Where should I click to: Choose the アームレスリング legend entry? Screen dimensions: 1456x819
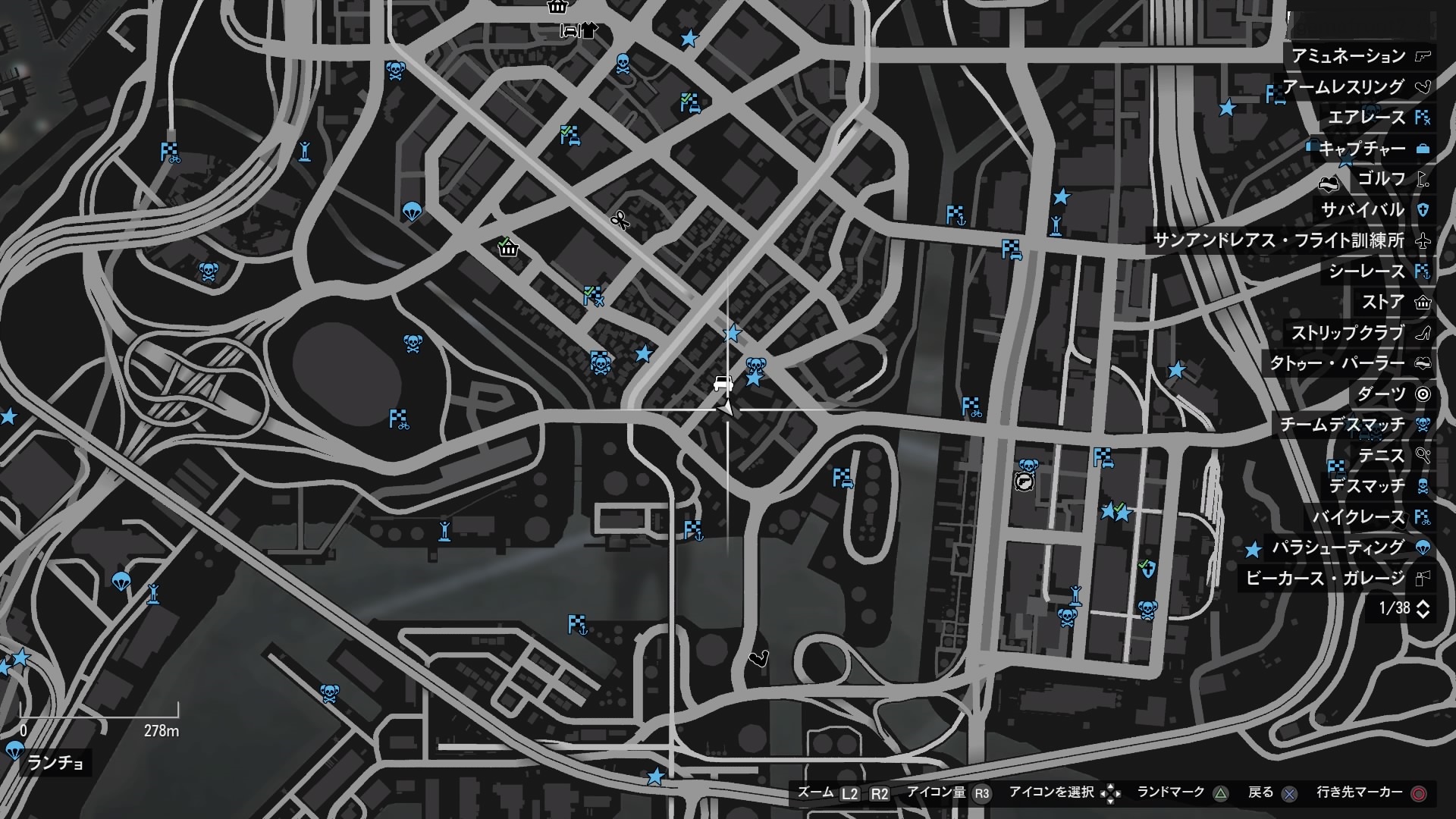tap(1354, 87)
